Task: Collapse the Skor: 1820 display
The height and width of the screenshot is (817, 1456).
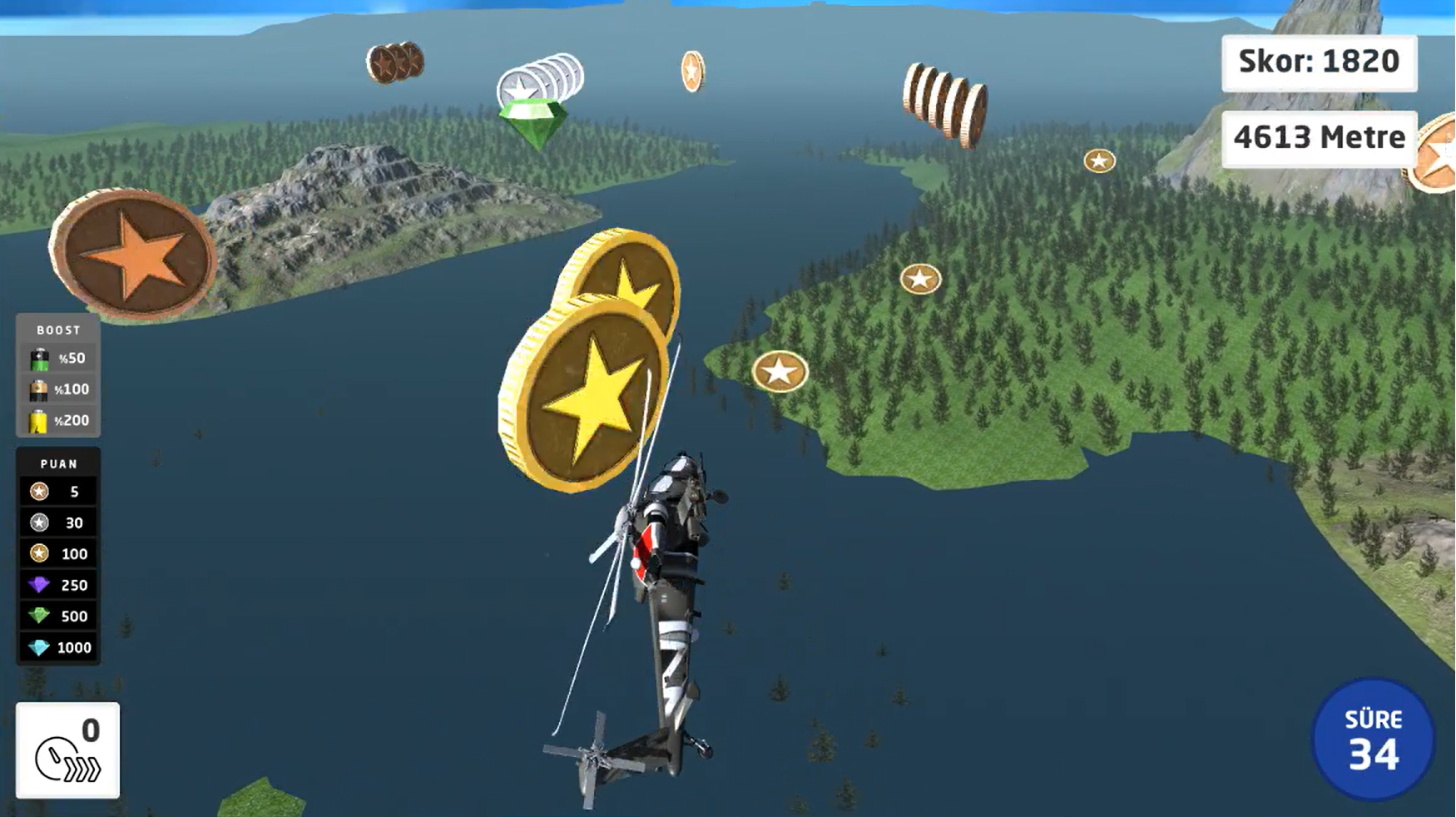Action: pyautogui.click(x=1319, y=61)
